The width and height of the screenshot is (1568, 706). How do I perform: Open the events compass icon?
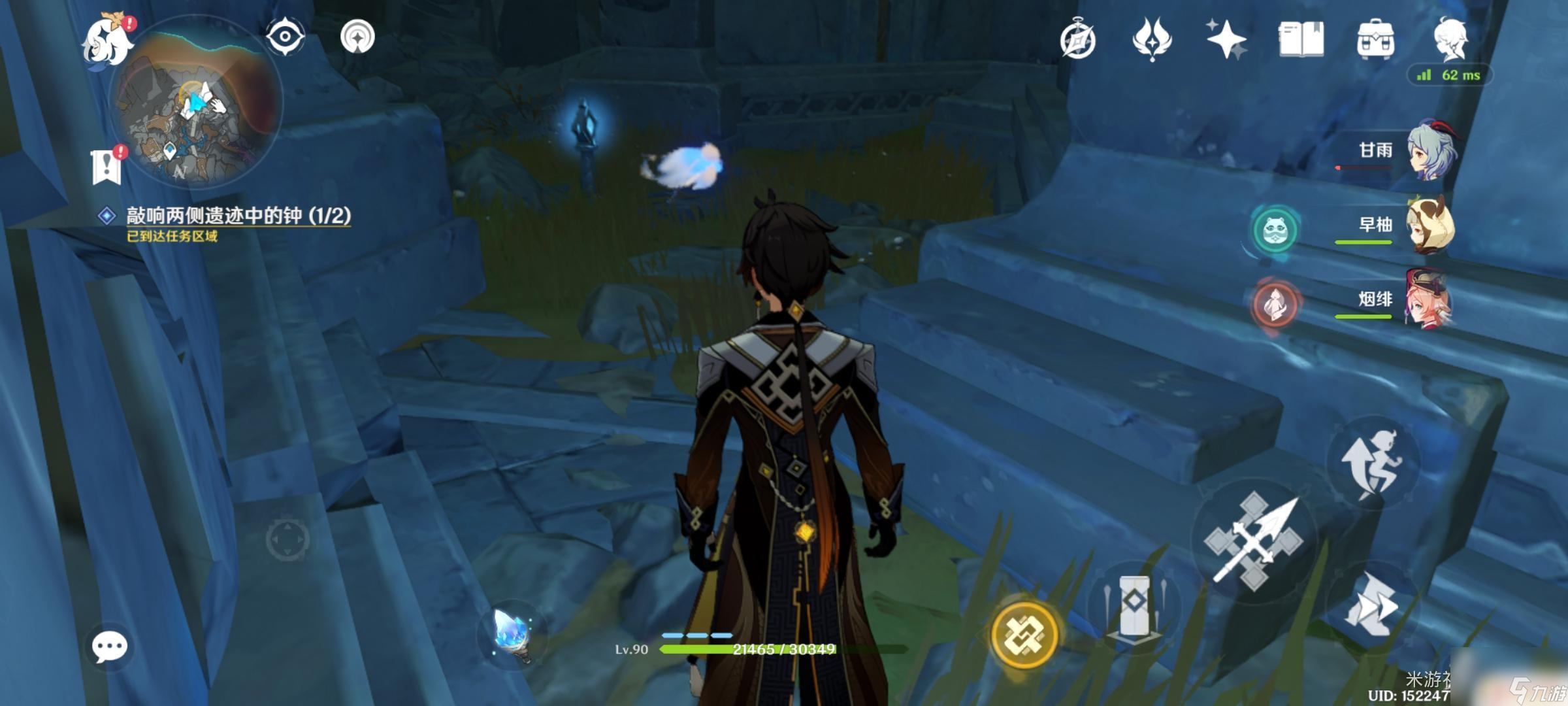[x=1077, y=41]
